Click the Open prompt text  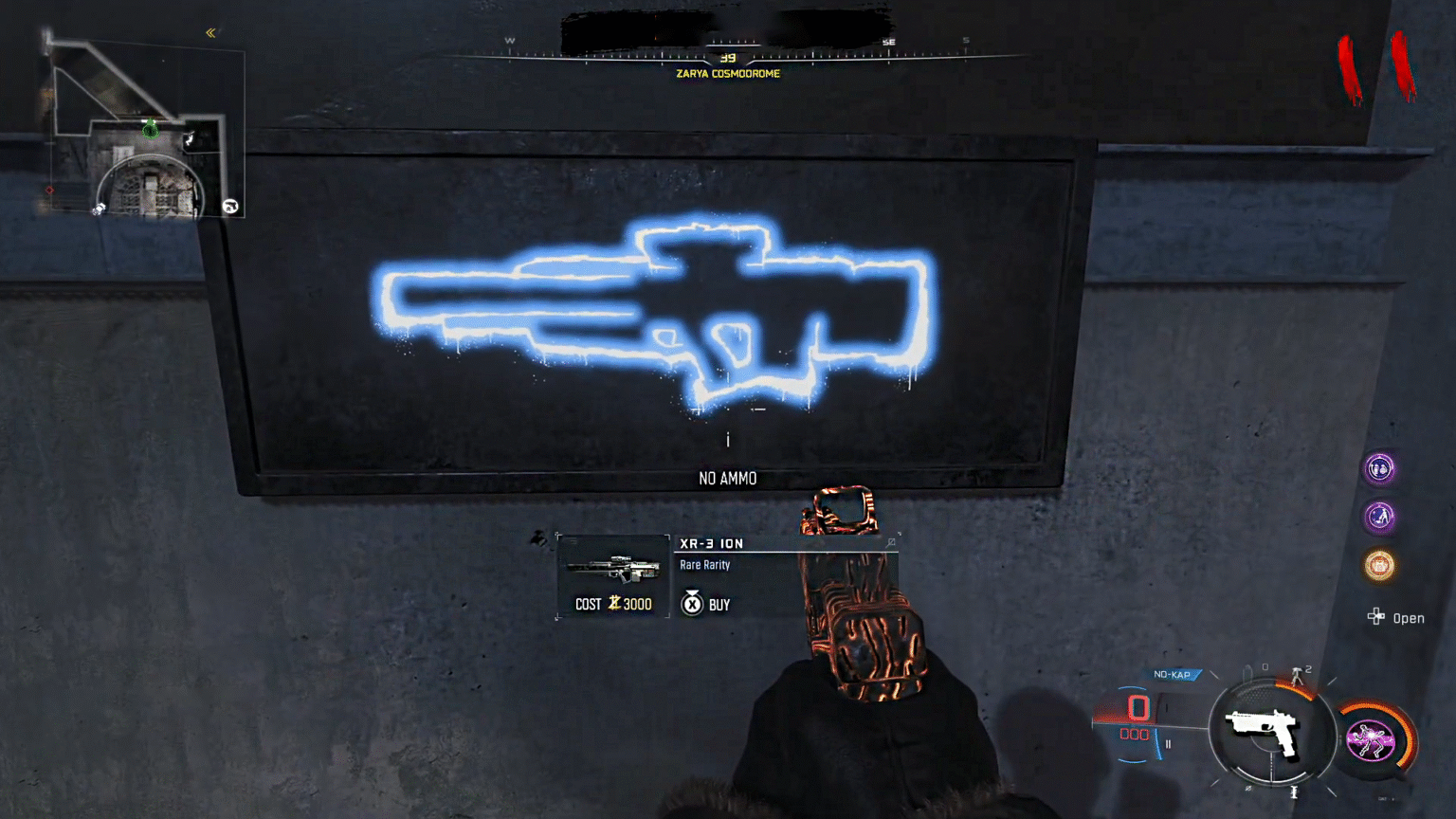click(x=1409, y=618)
